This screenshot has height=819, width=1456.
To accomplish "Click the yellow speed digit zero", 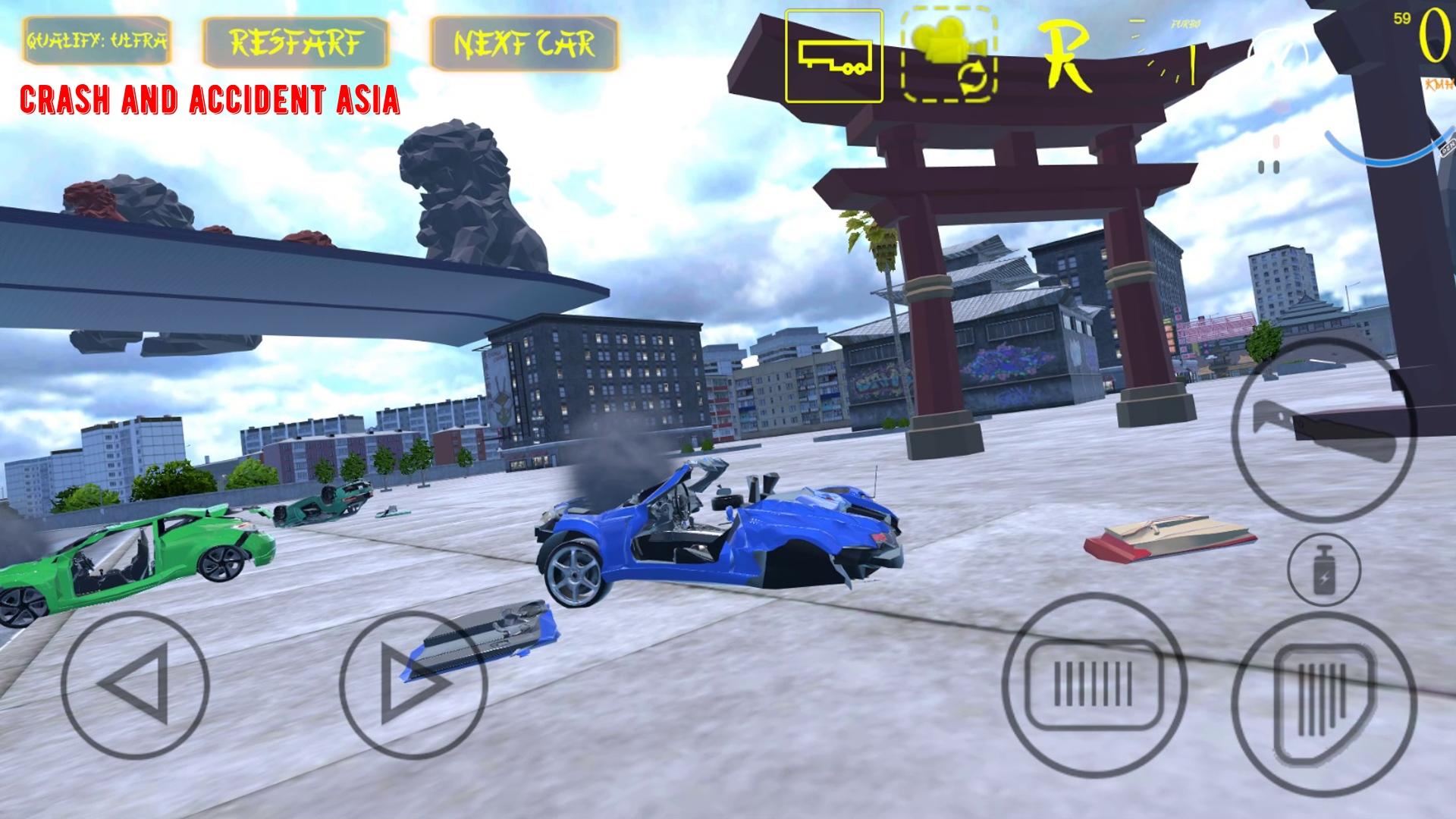I will tap(1436, 34).
